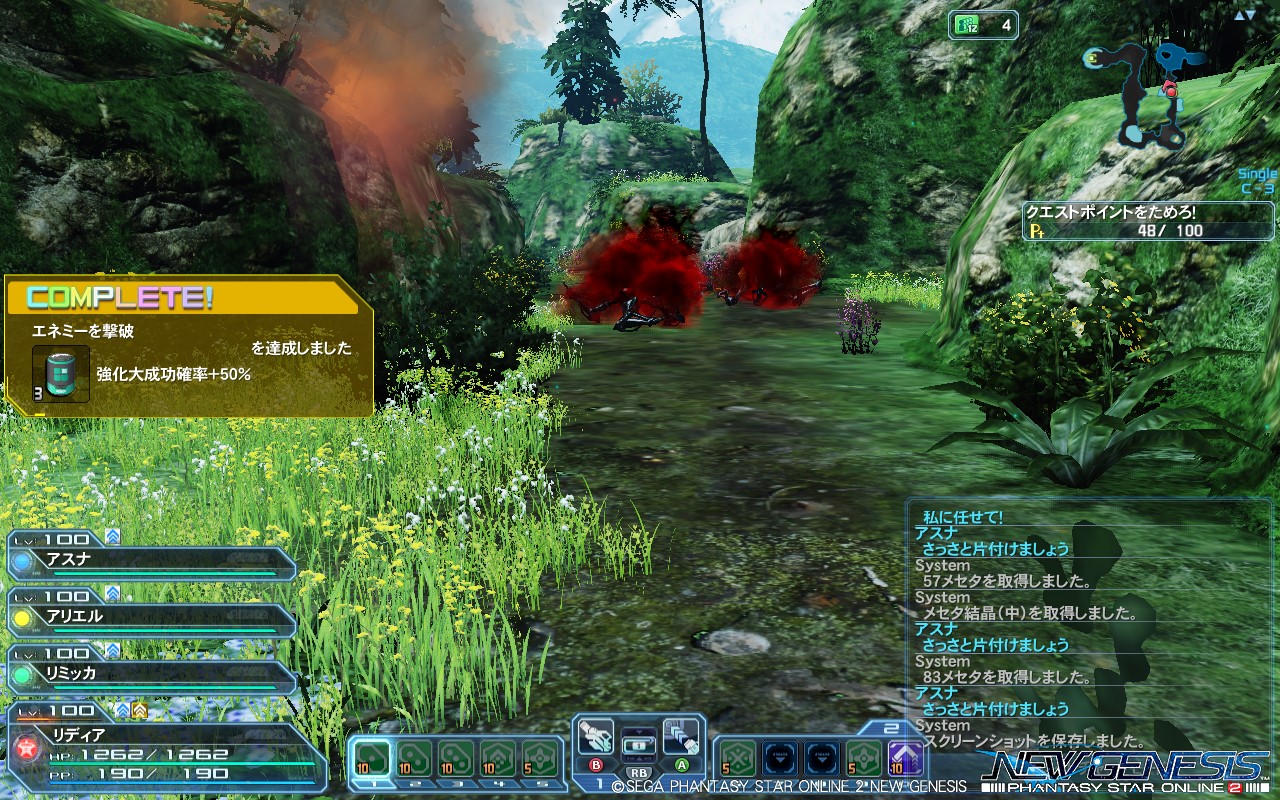The width and height of the screenshot is (1280, 800).
Task: Switch to subpalette page 1 tab
Action: (374, 784)
